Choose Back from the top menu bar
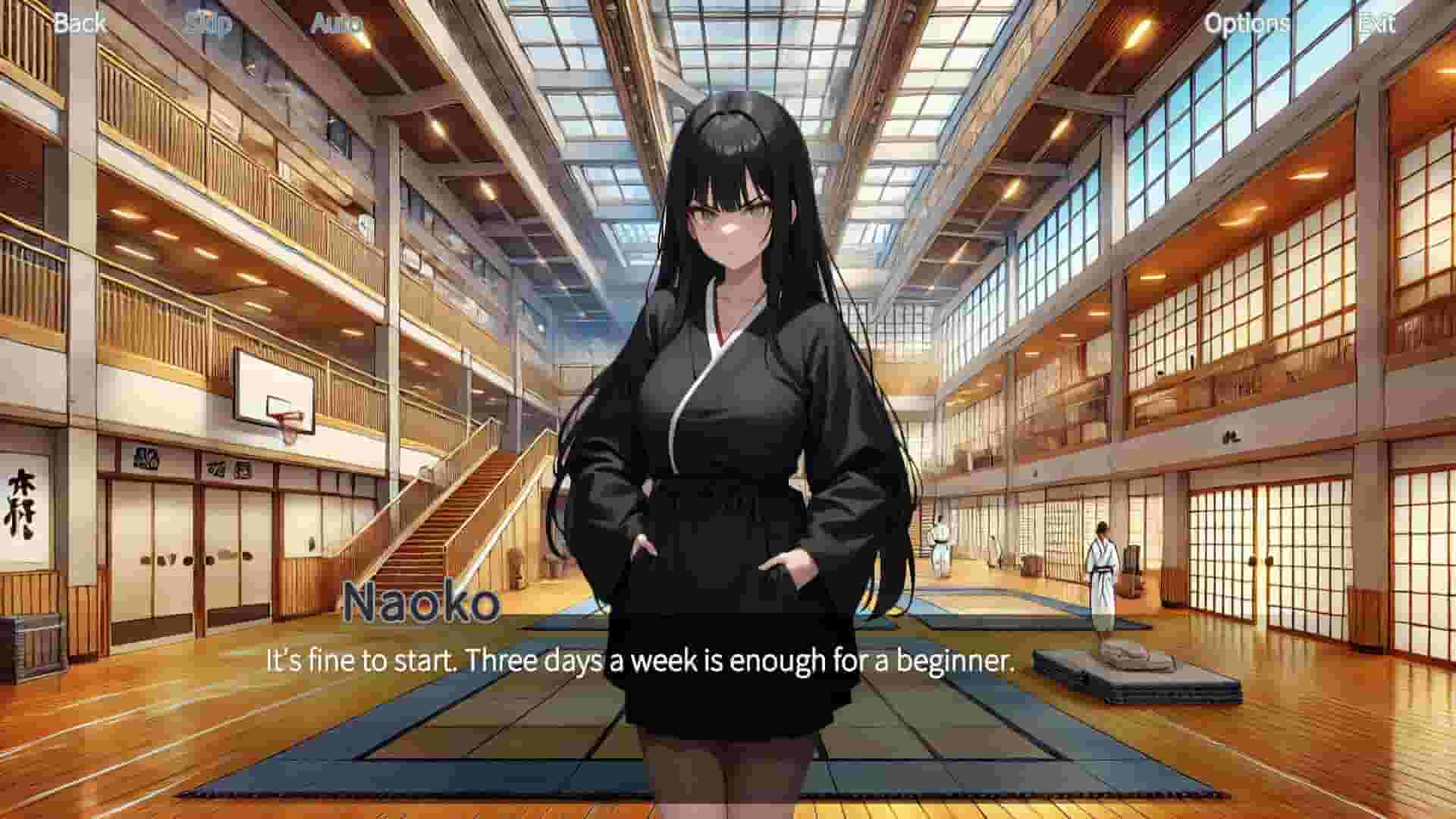 pos(80,24)
